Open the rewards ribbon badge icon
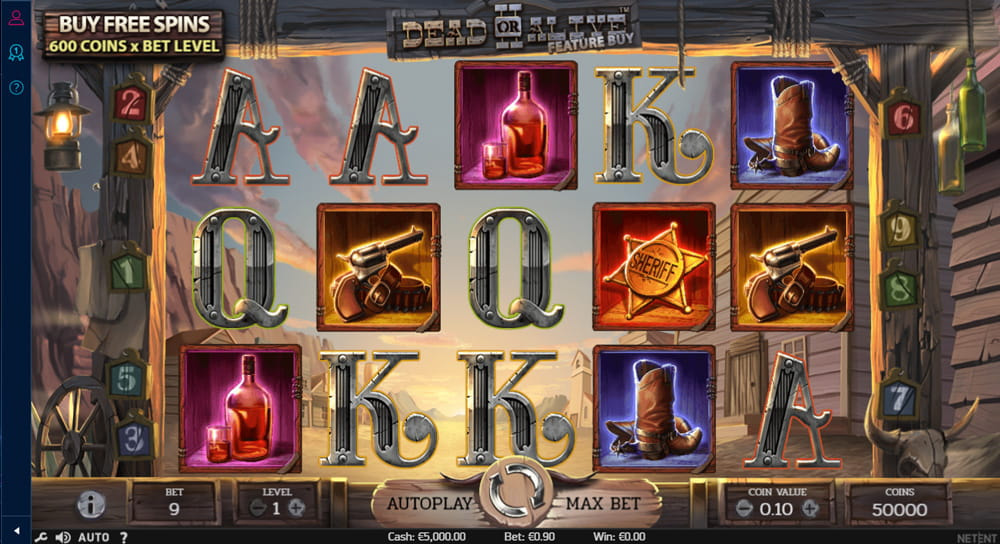The image size is (1000, 544). (16, 51)
